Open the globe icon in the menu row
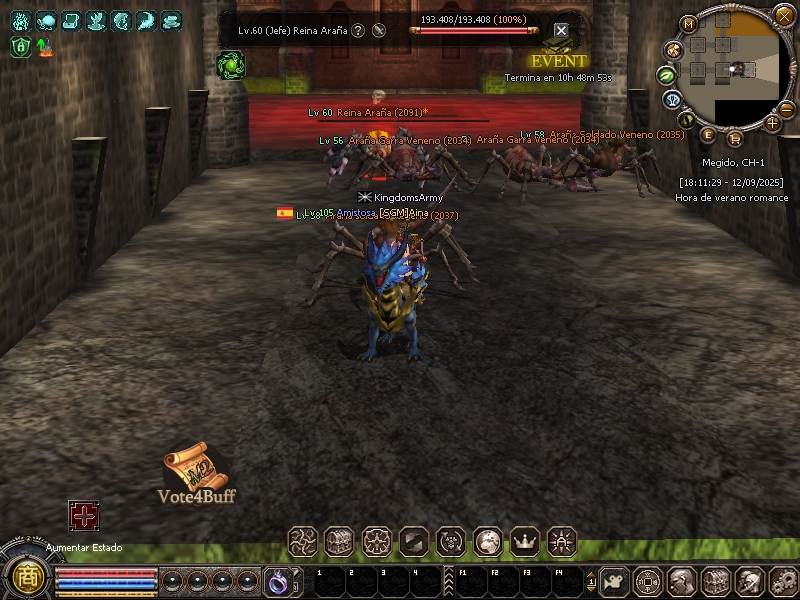The image size is (800, 600). pos(488,541)
